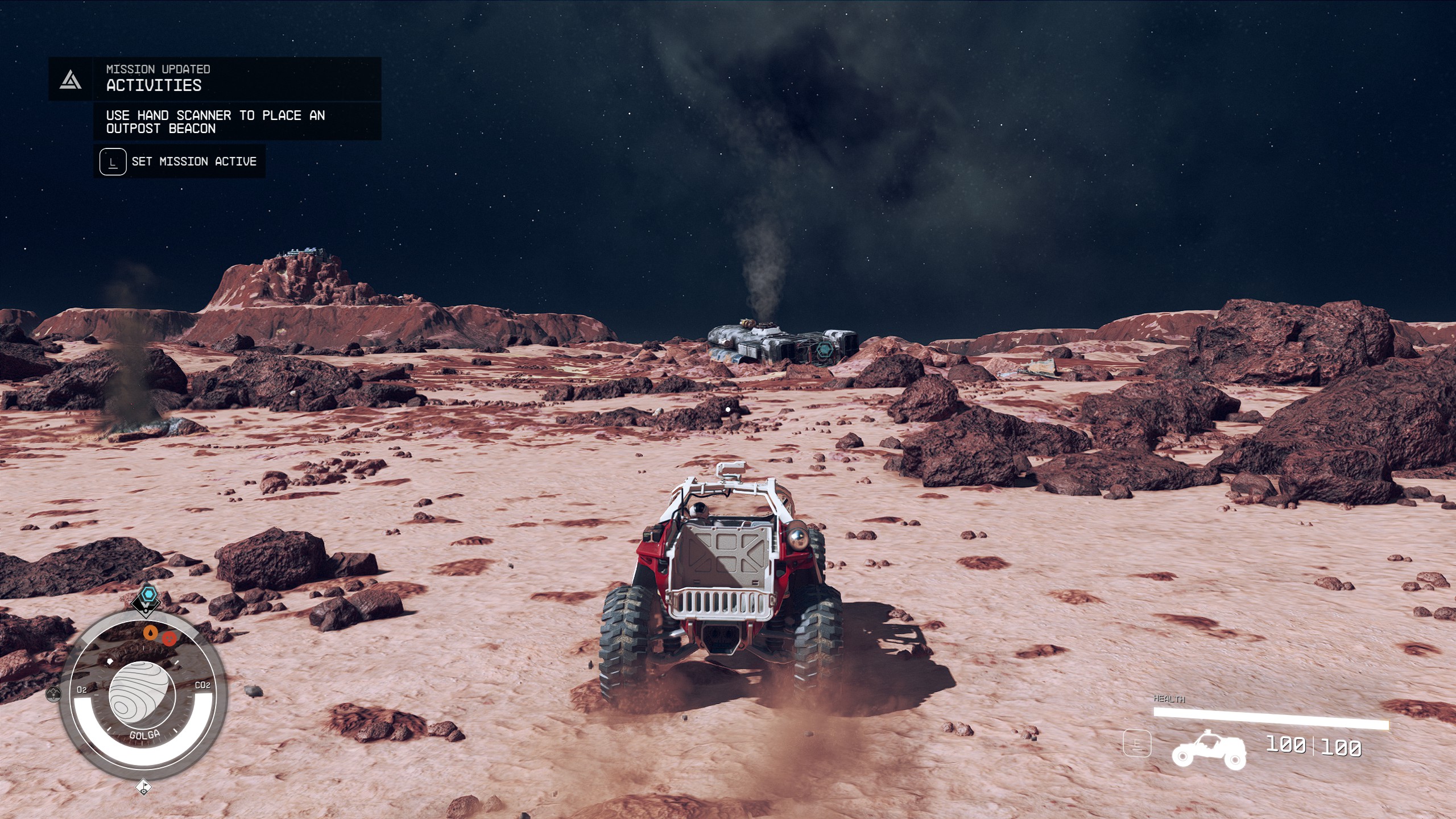
Task: Select the hexagon marker on the crashed ship
Action: [x=824, y=351]
